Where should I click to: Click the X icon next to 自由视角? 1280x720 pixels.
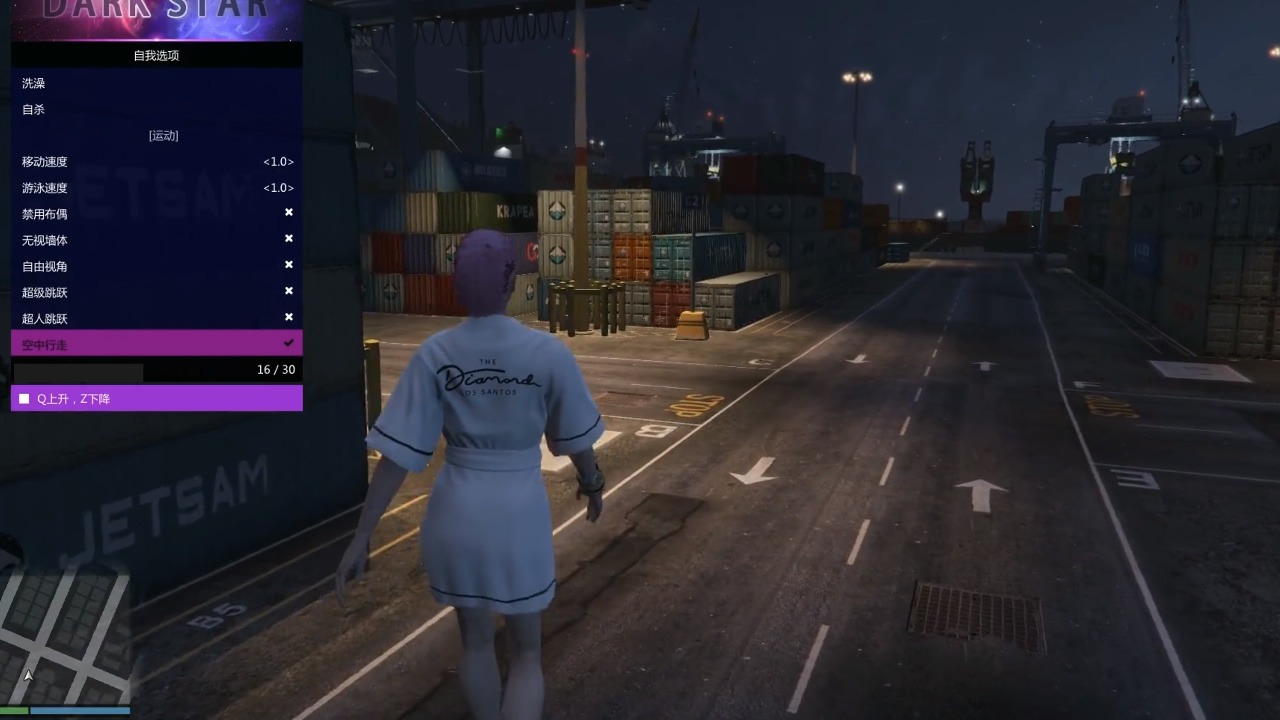pyautogui.click(x=289, y=265)
